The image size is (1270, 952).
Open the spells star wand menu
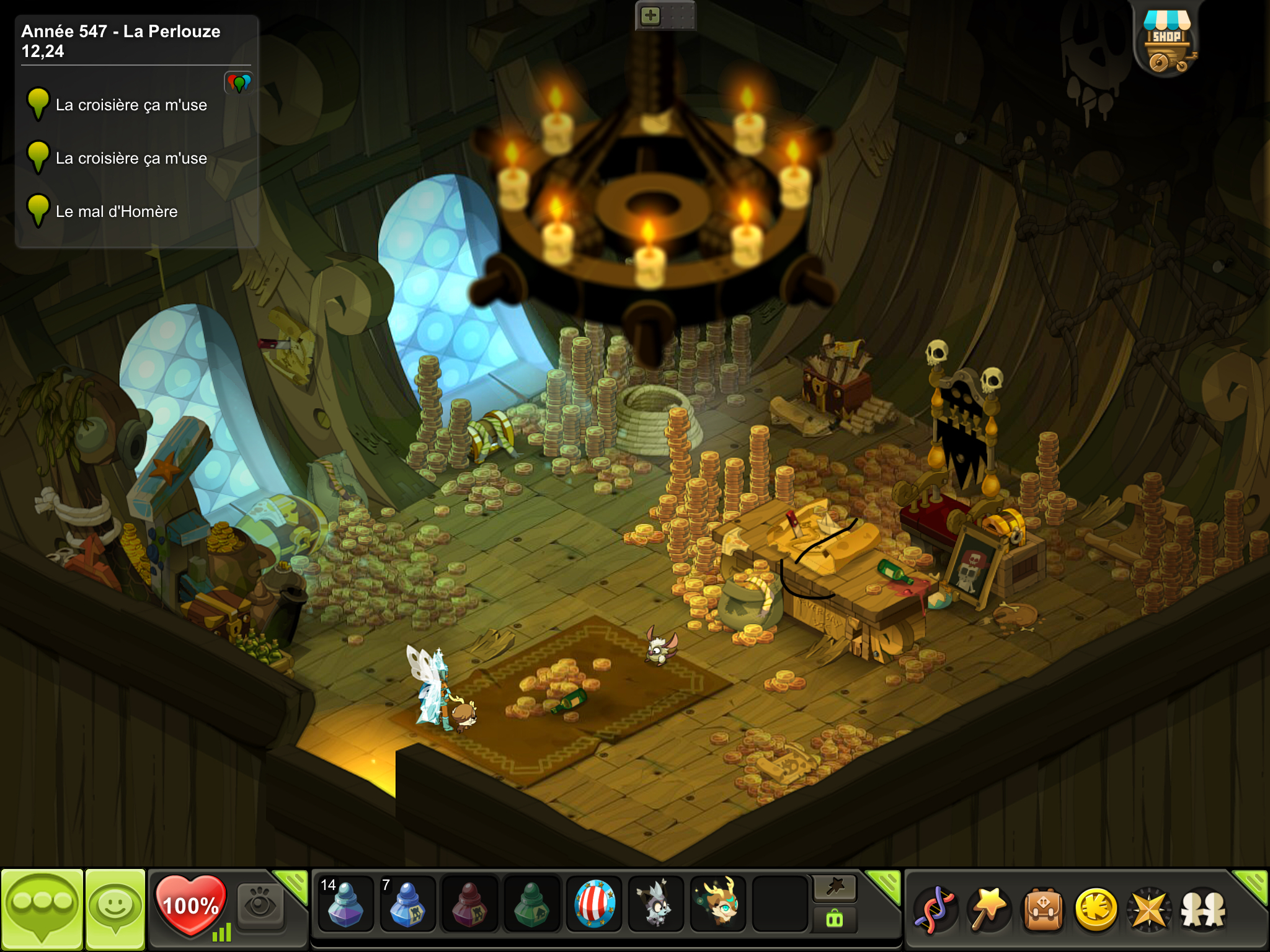[989, 910]
